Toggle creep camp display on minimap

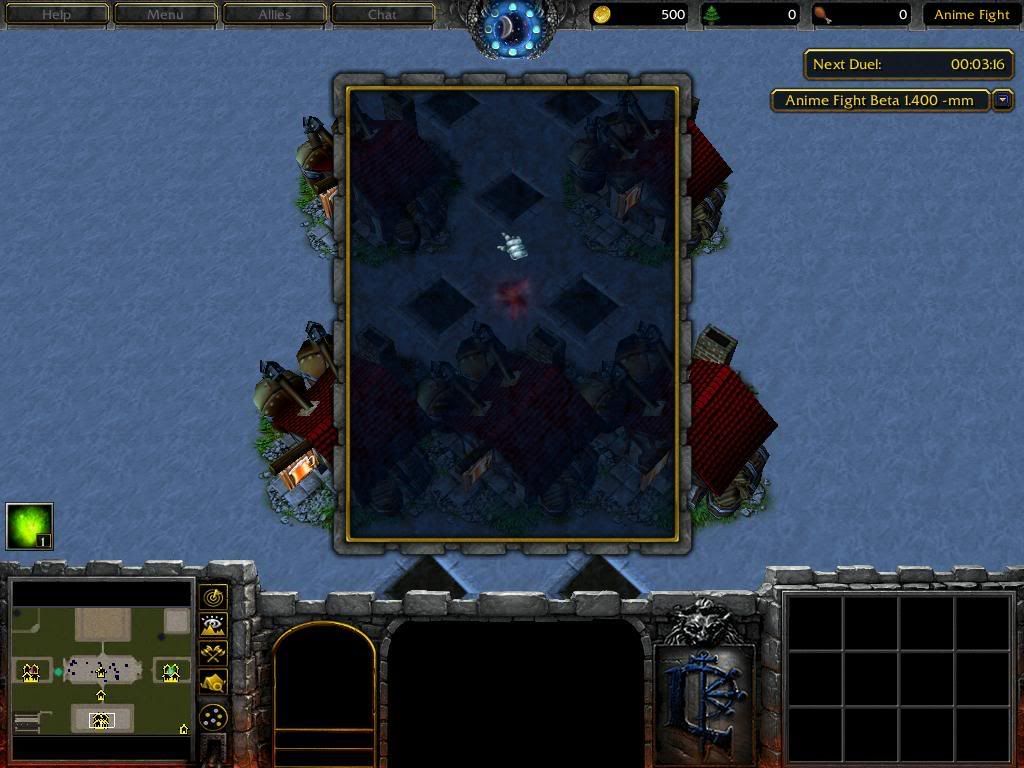click(x=213, y=682)
